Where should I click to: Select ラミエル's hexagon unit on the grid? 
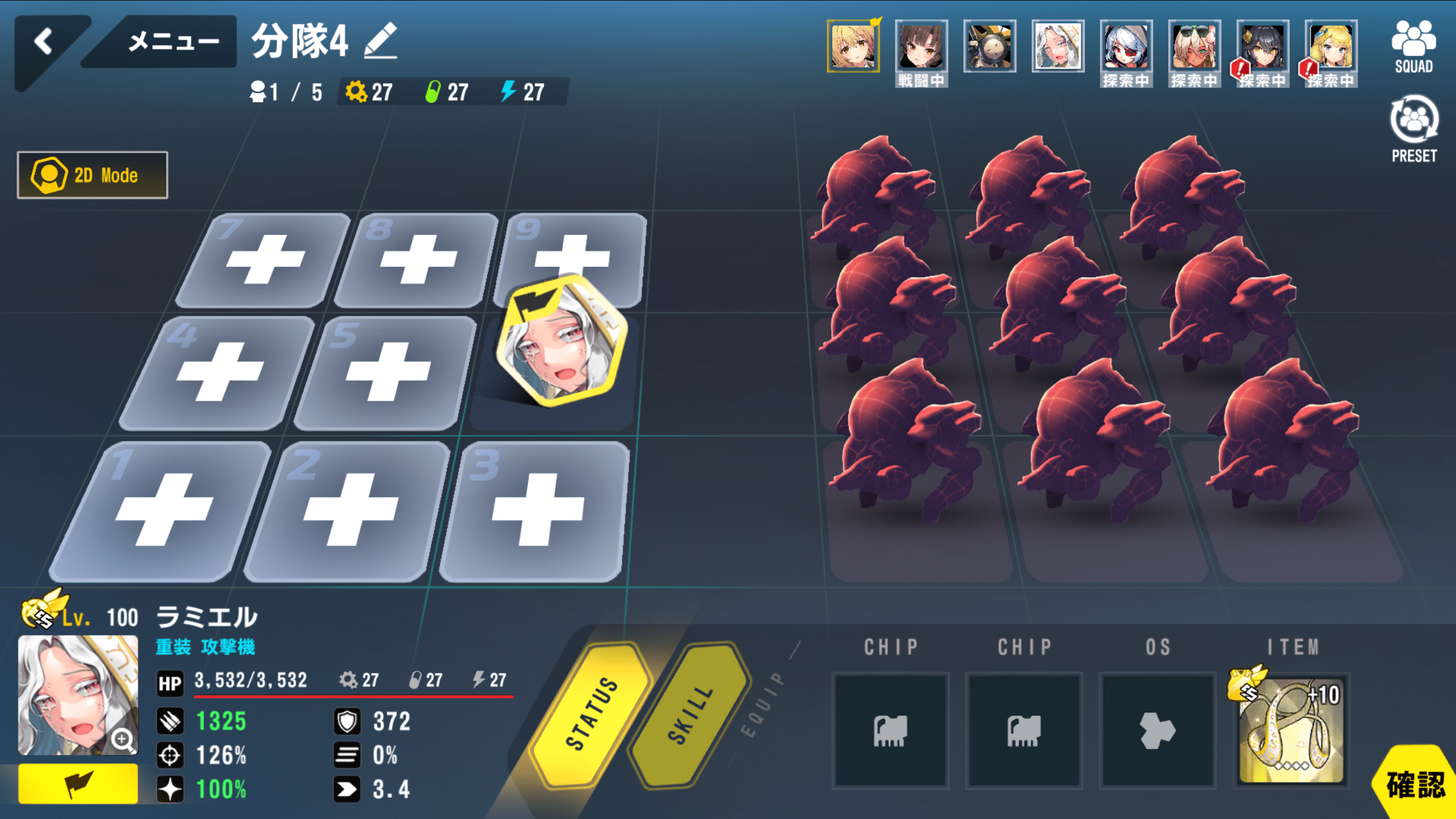tap(561, 341)
